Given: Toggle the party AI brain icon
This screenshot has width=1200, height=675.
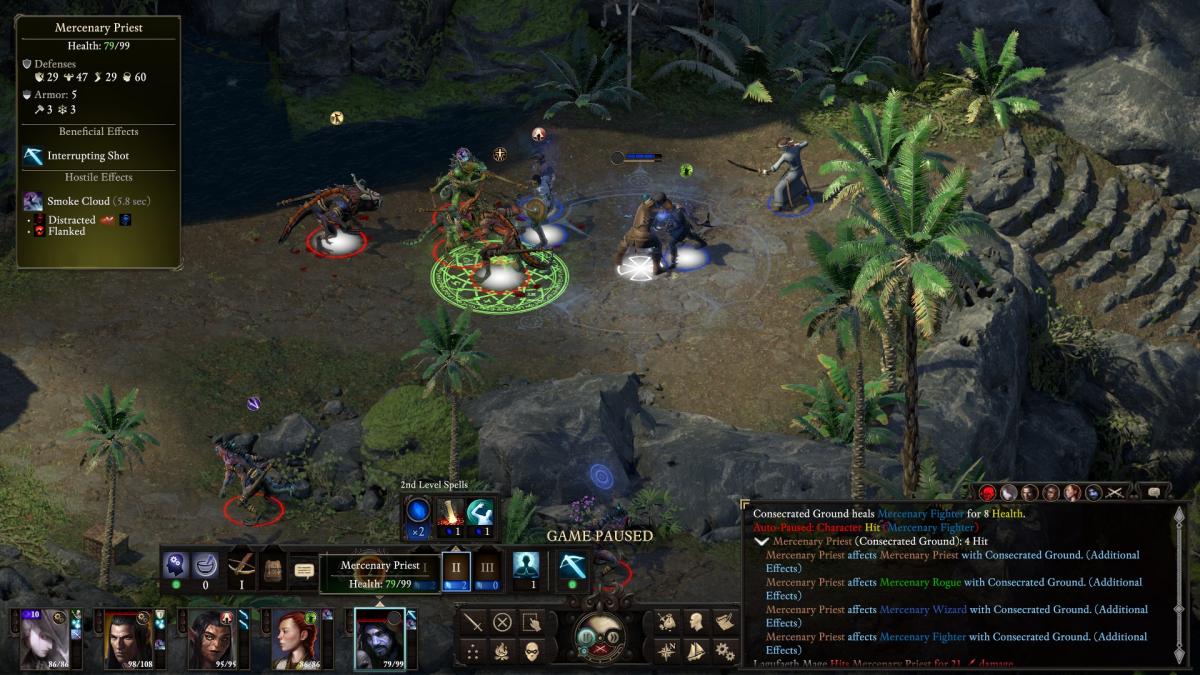Looking at the screenshot, I should [176, 565].
